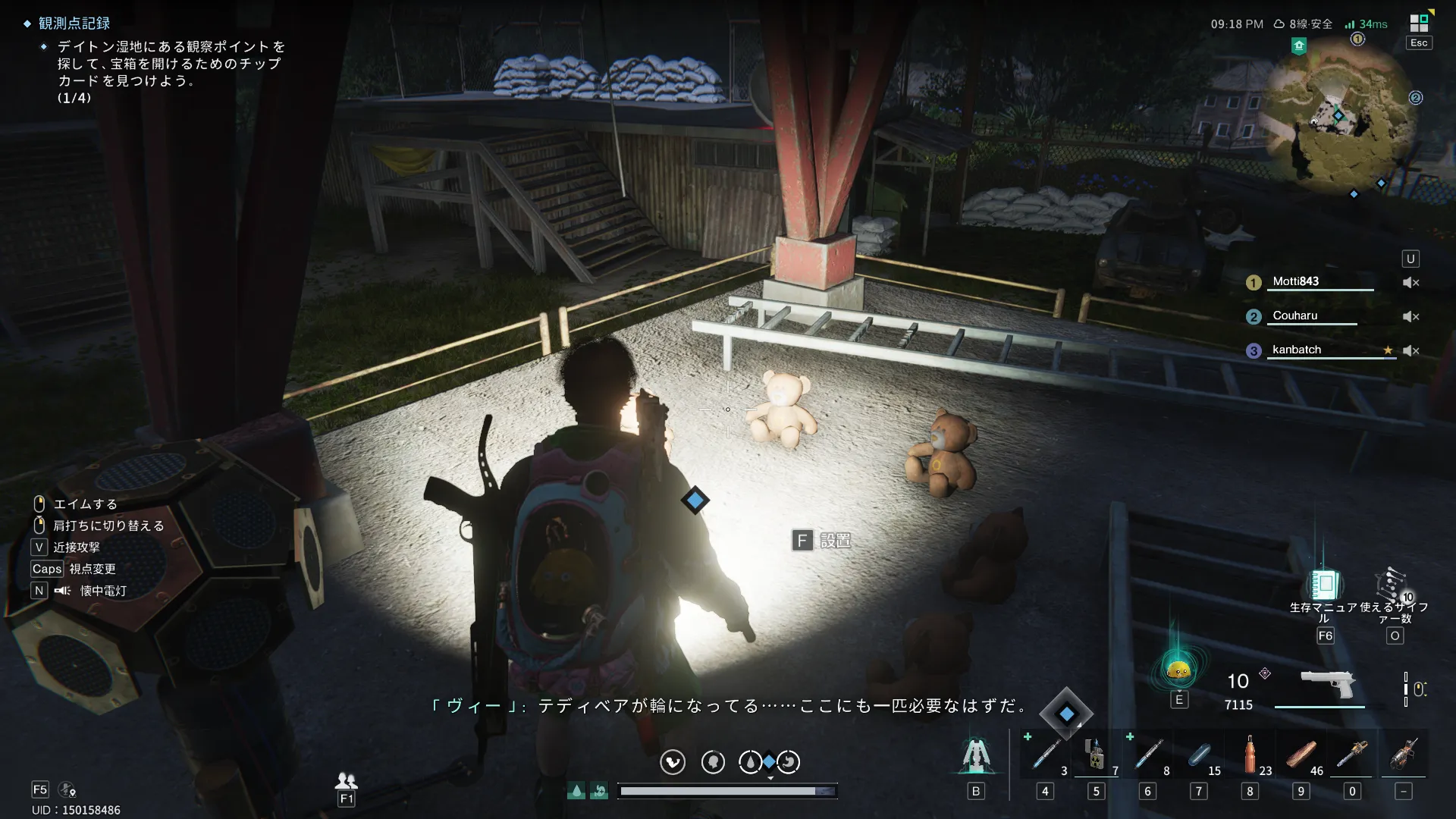Select the syringe slot with count 3
Viewport: 1456px width, 819px height.
1046,755
